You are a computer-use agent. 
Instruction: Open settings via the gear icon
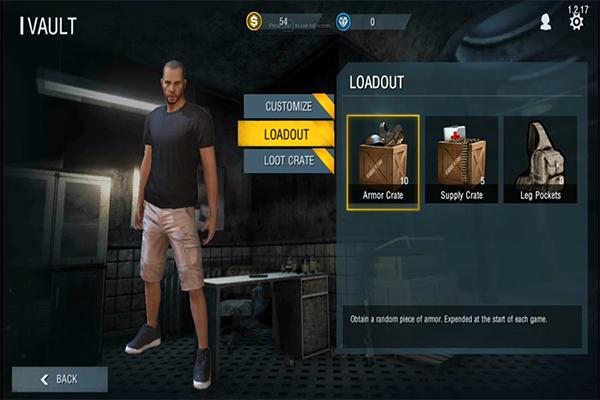(576, 21)
